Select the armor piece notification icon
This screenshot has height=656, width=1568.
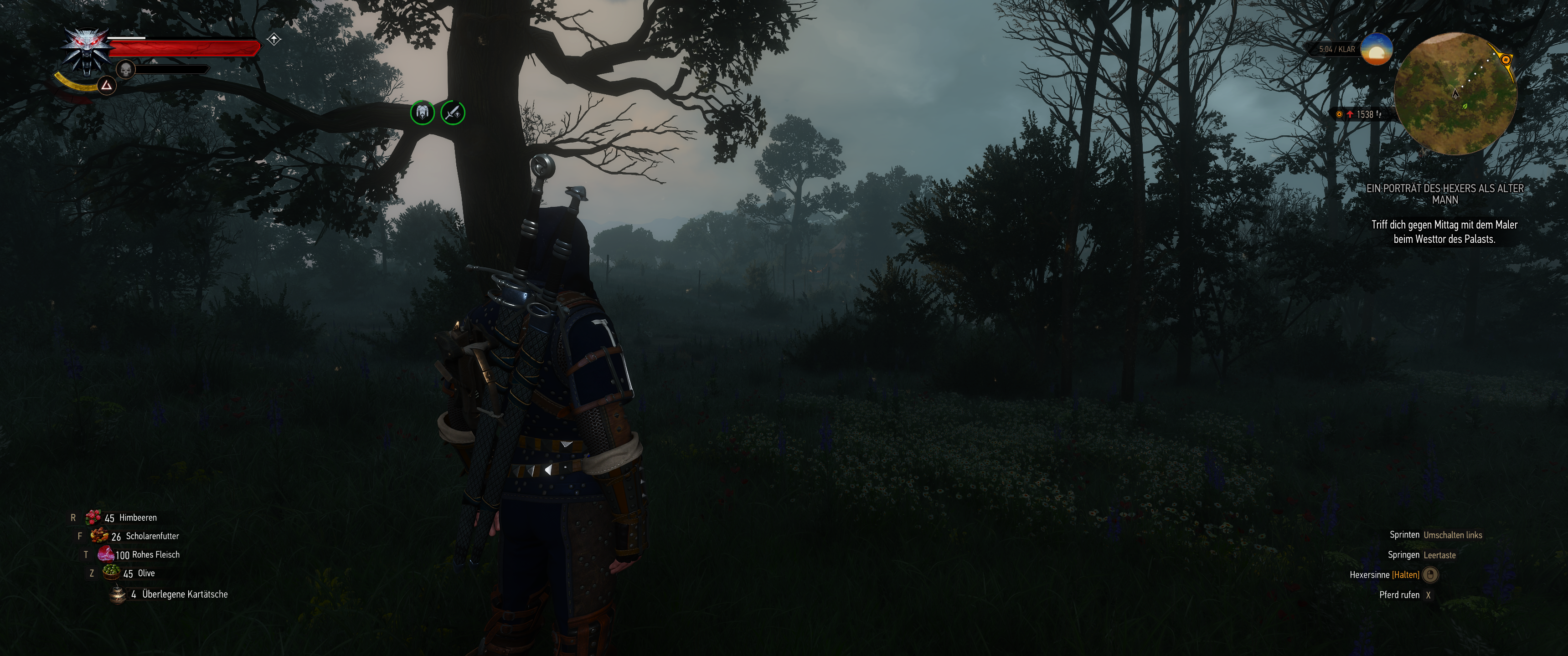pyautogui.click(x=423, y=112)
